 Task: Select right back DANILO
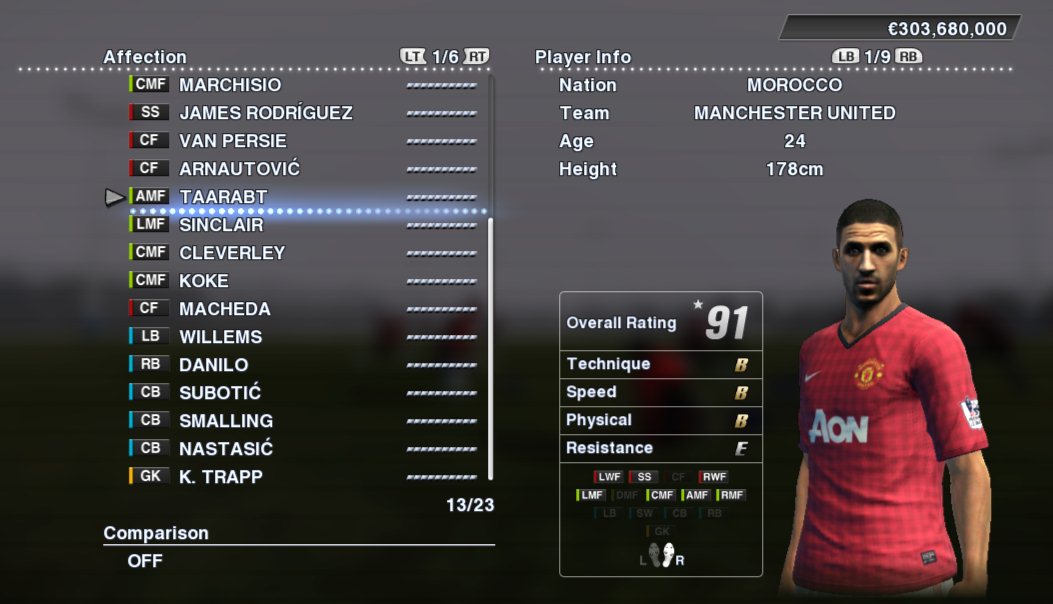[x=213, y=365]
